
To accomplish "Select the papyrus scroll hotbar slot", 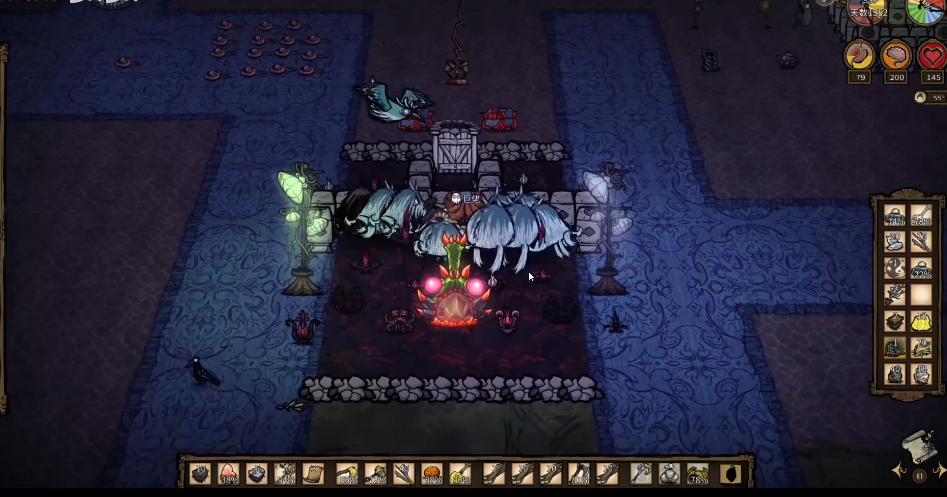I will (313, 473).
